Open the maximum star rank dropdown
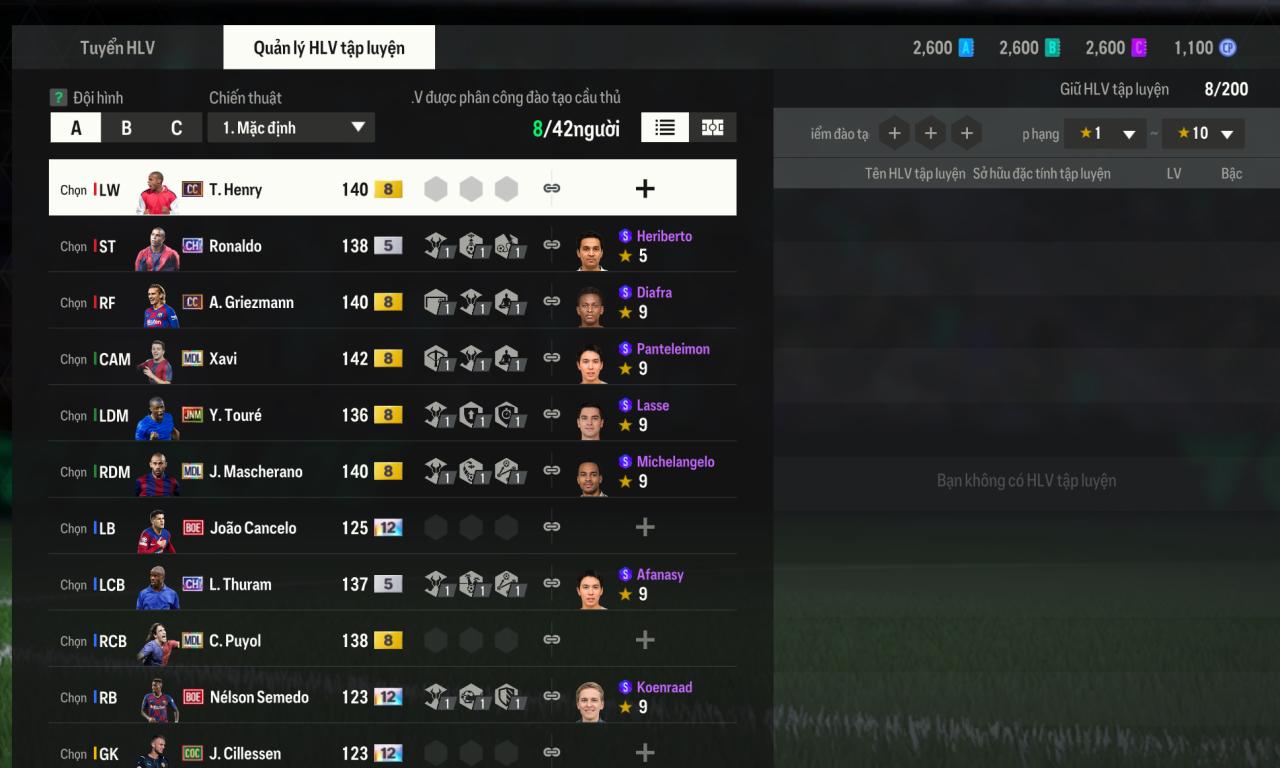Viewport: 1280px width, 768px height. coord(1204,134)
